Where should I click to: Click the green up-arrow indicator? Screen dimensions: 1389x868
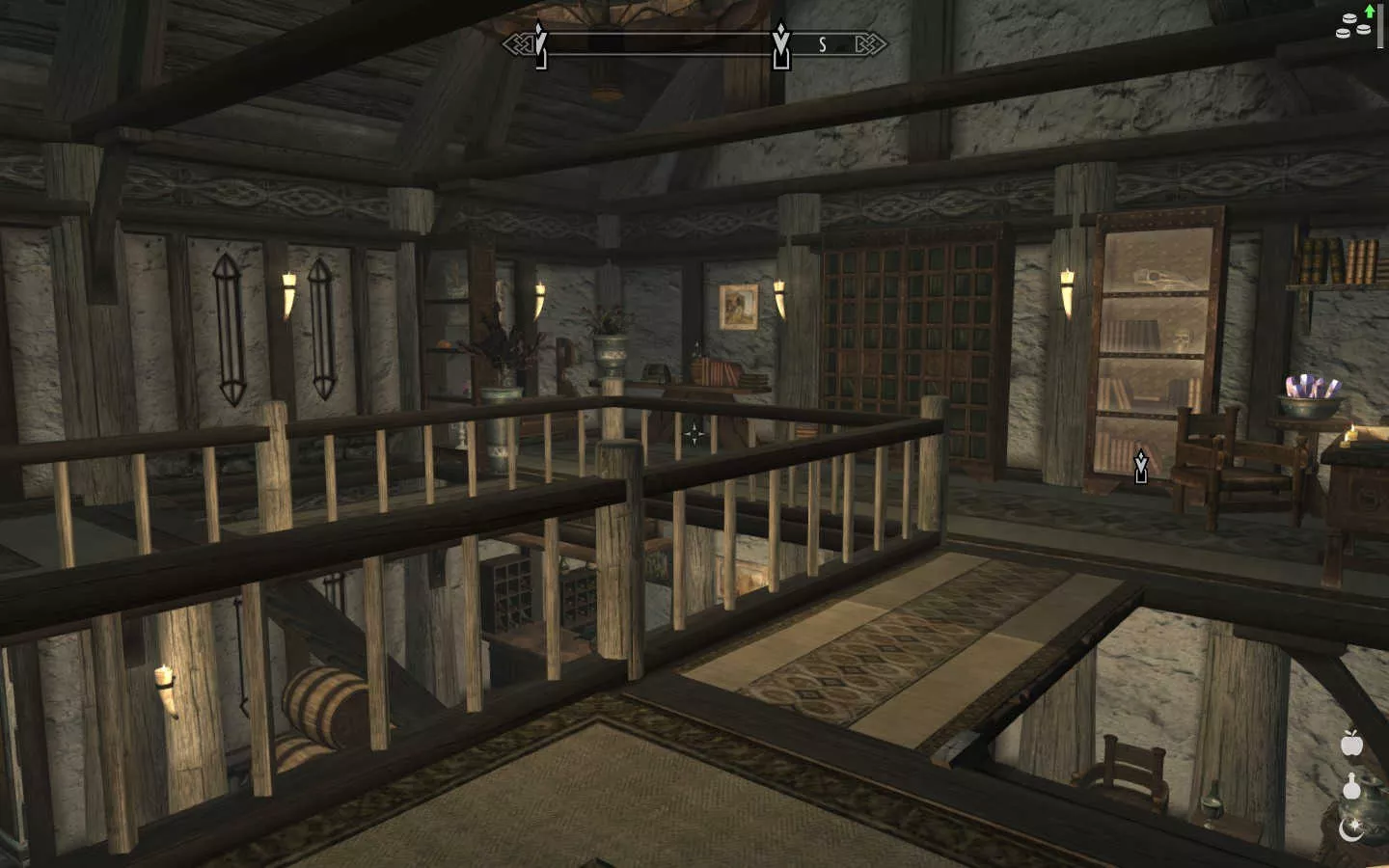click(1370, 11)
